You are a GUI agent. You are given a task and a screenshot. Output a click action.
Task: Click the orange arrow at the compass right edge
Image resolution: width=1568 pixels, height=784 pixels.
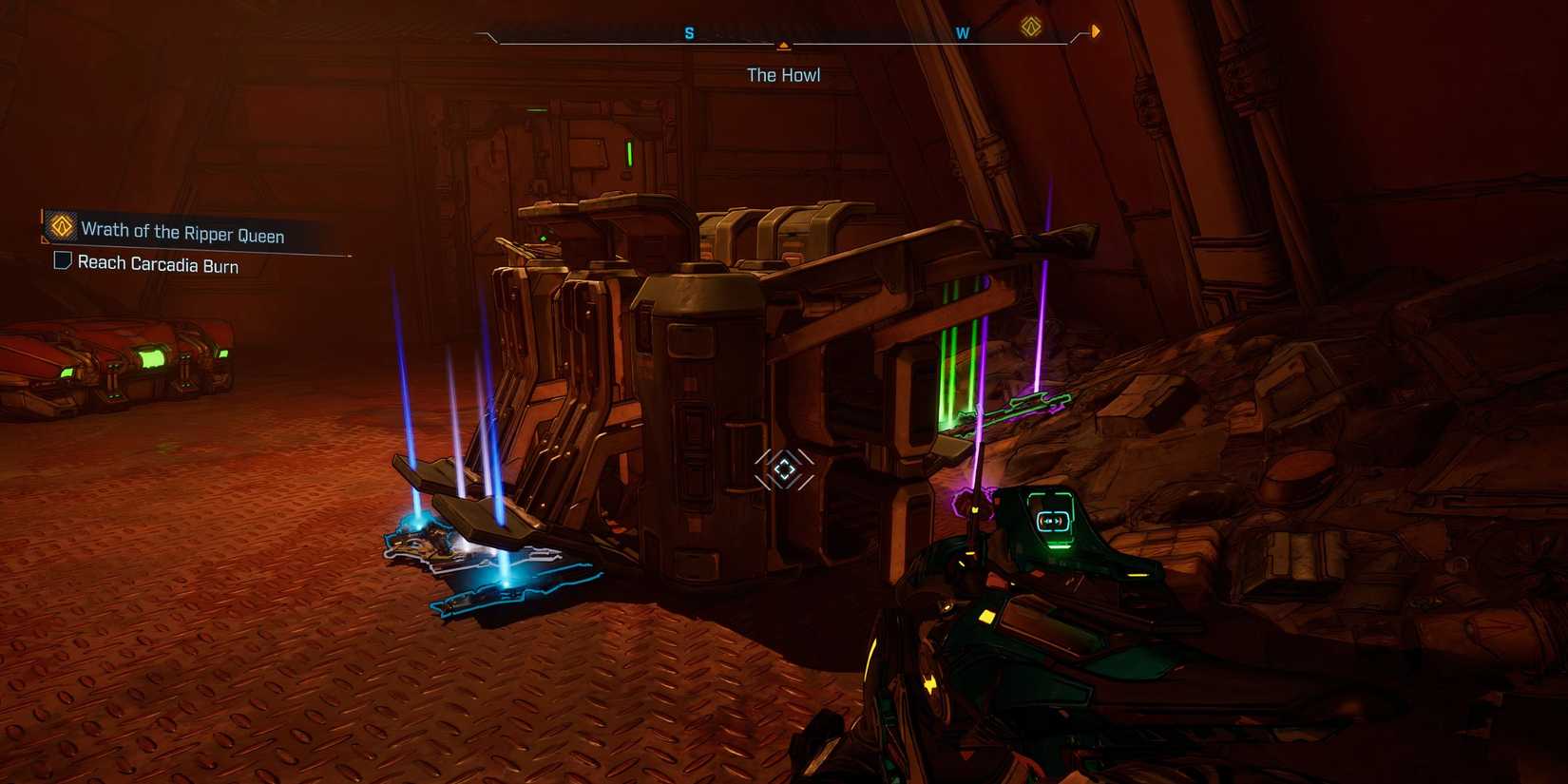click(x=1095, y=29)
